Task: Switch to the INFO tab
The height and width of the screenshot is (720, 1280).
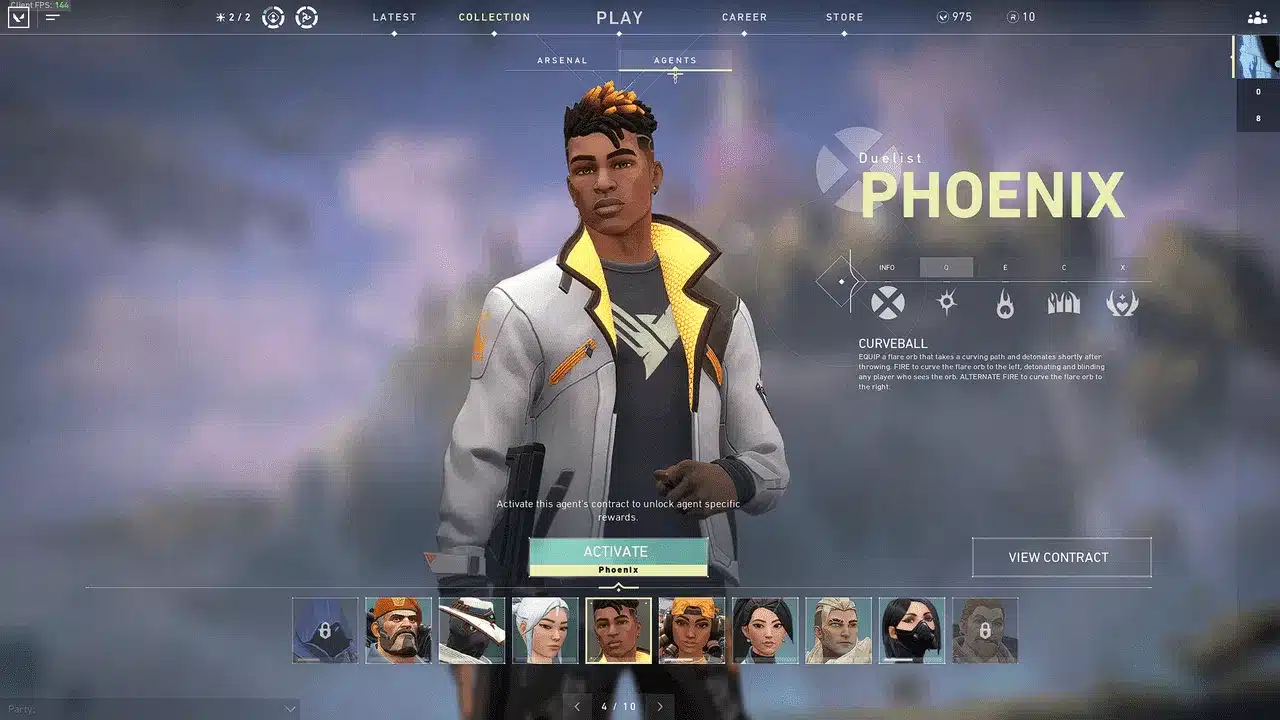Action: (887, 267)
